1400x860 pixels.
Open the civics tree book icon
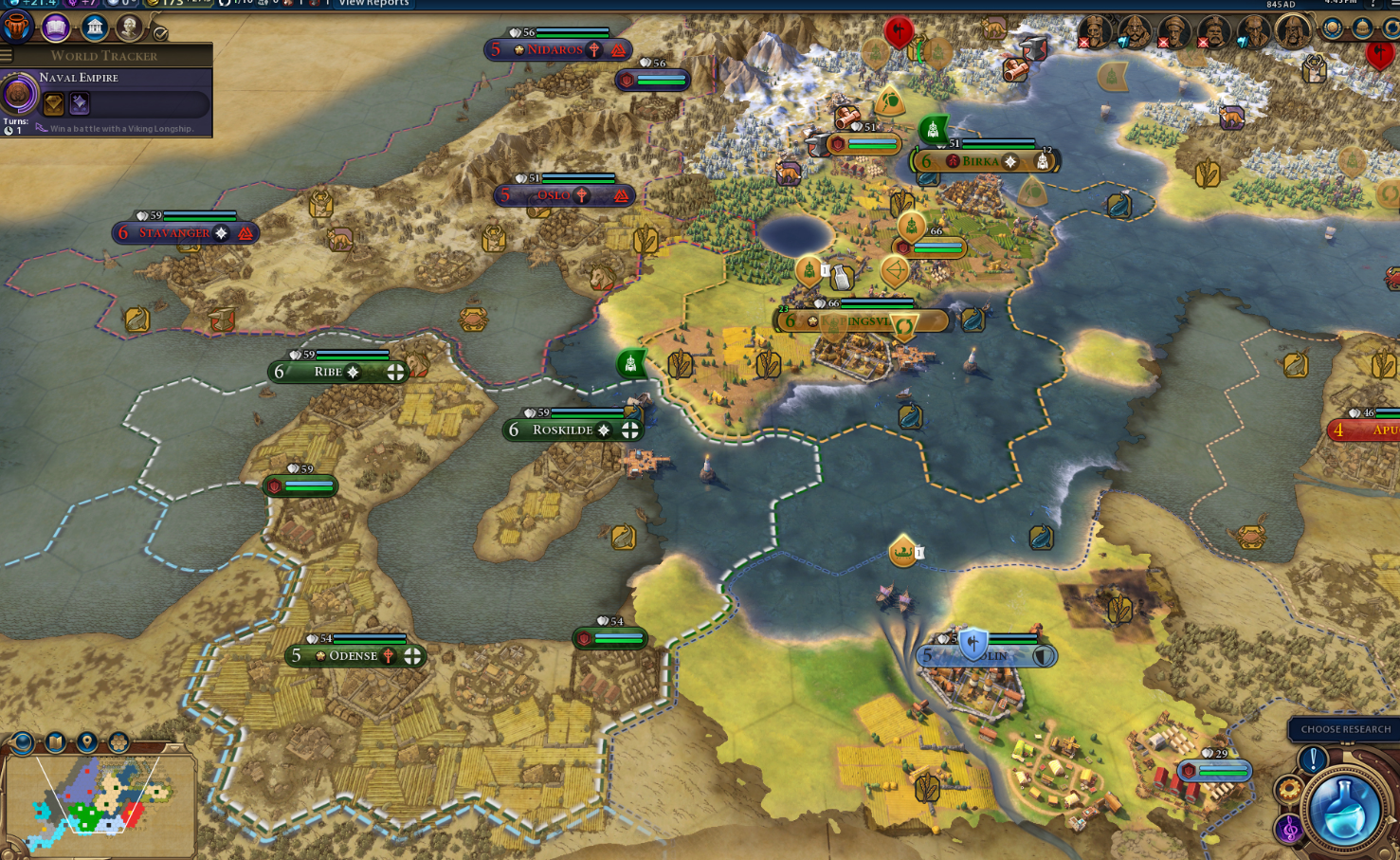(x=56, y=27)
